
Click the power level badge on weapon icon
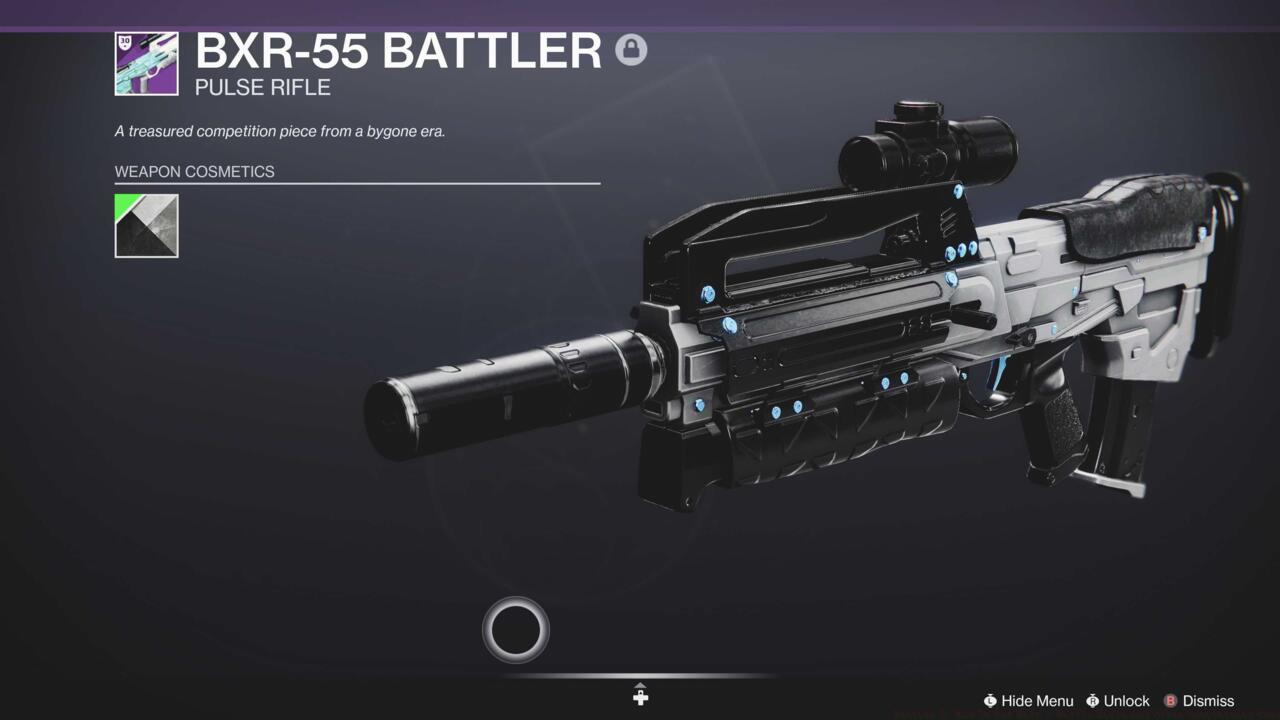[125, 42]
